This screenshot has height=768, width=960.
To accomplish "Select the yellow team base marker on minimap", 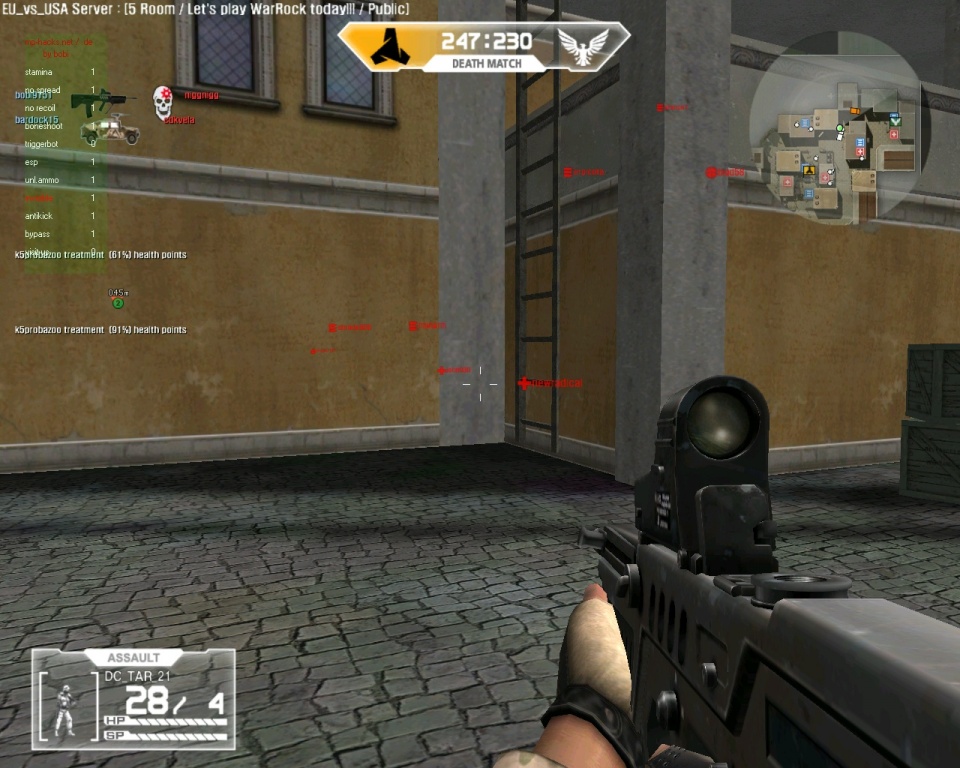I will point(808,170).
